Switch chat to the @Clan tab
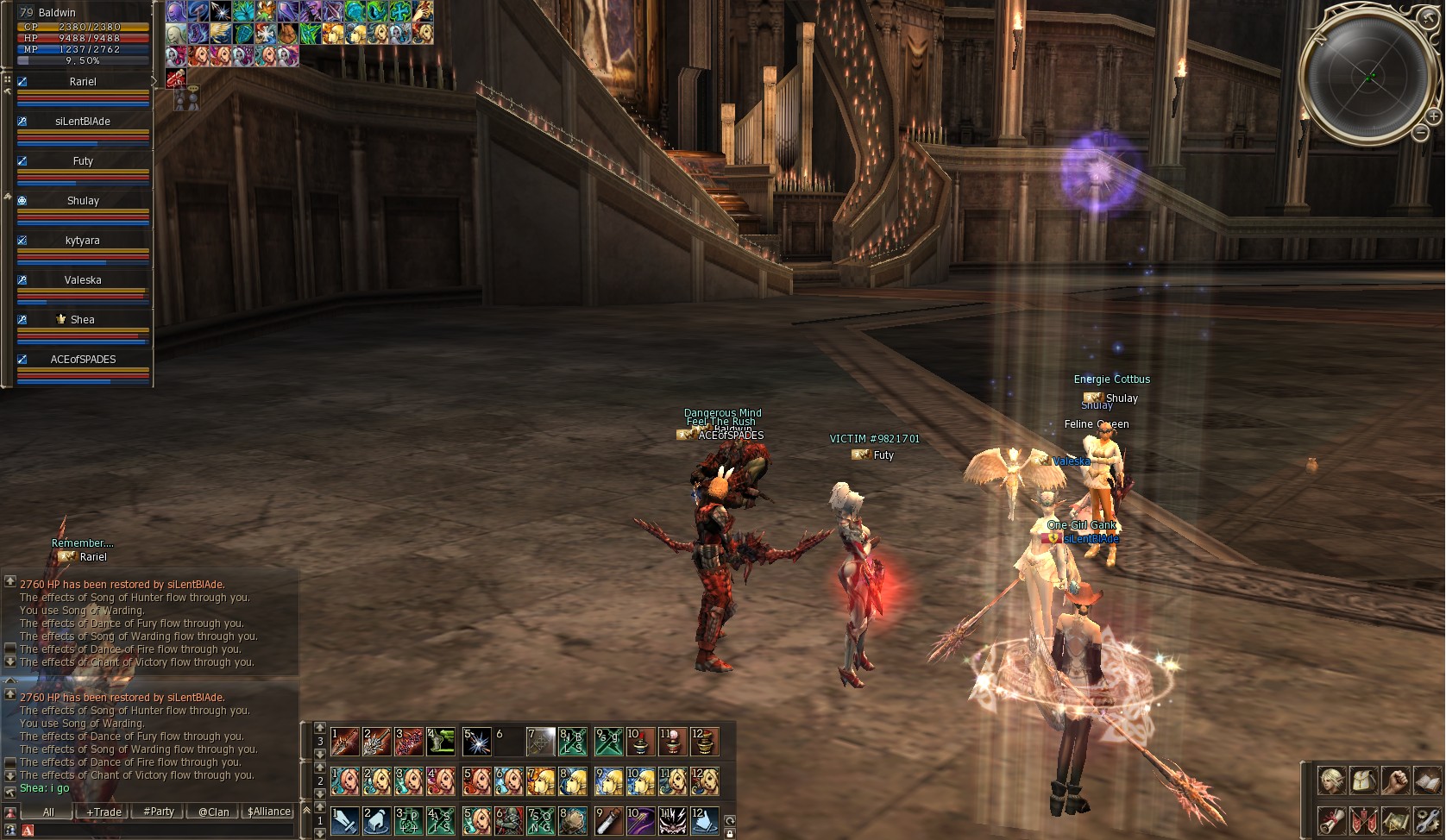 213,812
